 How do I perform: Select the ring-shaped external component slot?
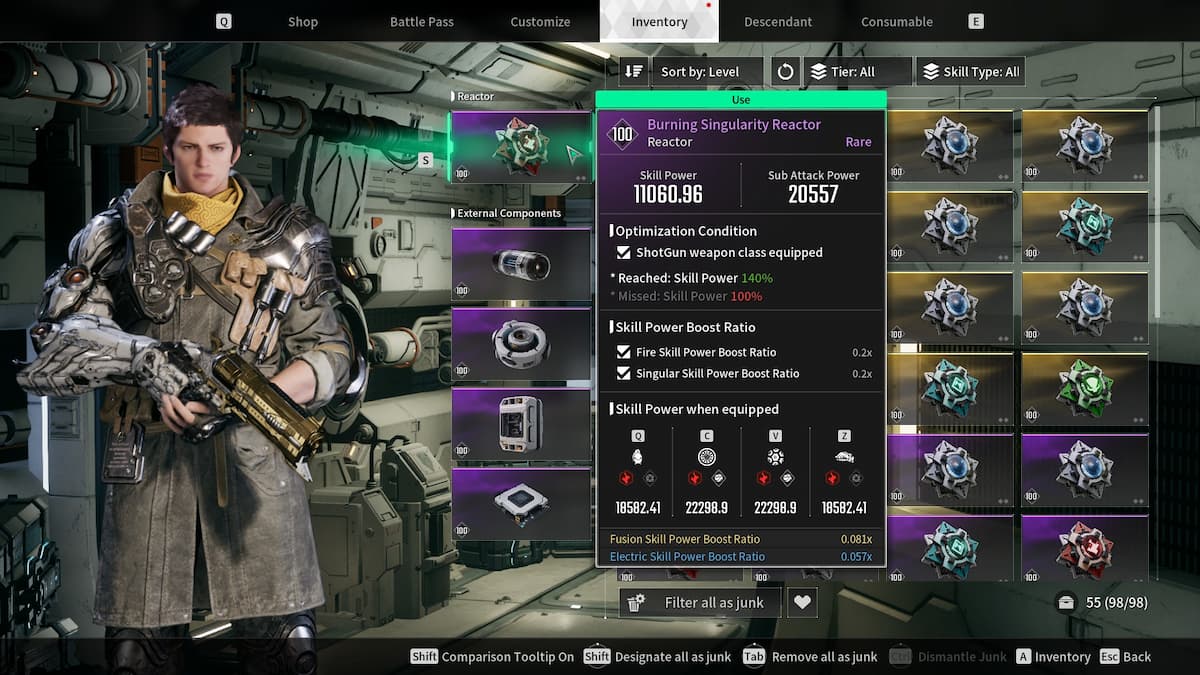521,344
